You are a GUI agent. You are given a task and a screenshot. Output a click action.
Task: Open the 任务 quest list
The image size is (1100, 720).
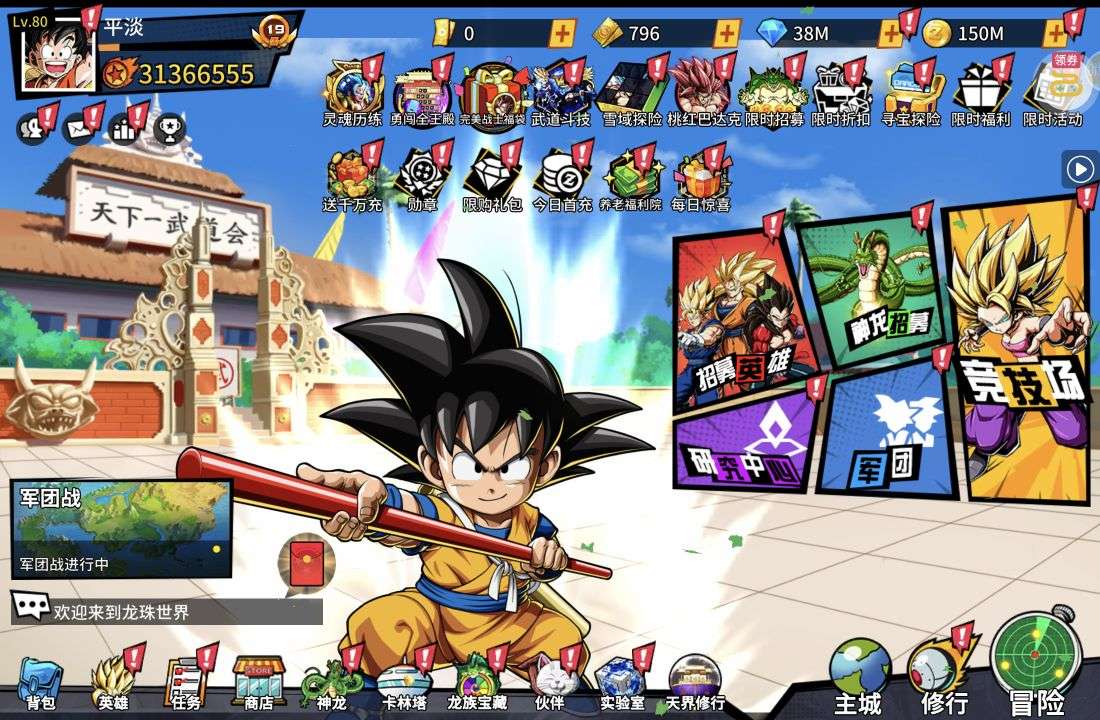click(x=186, y=683)
